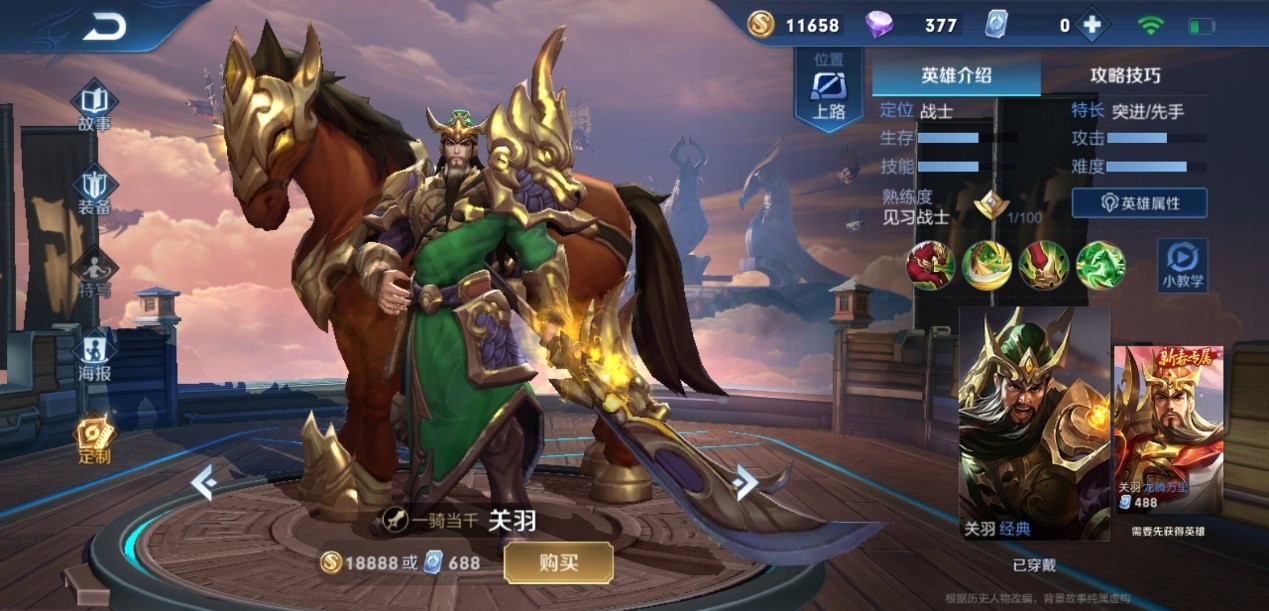Tap the gold coin currency icon

pyautogui.click(x=762, y=25)
